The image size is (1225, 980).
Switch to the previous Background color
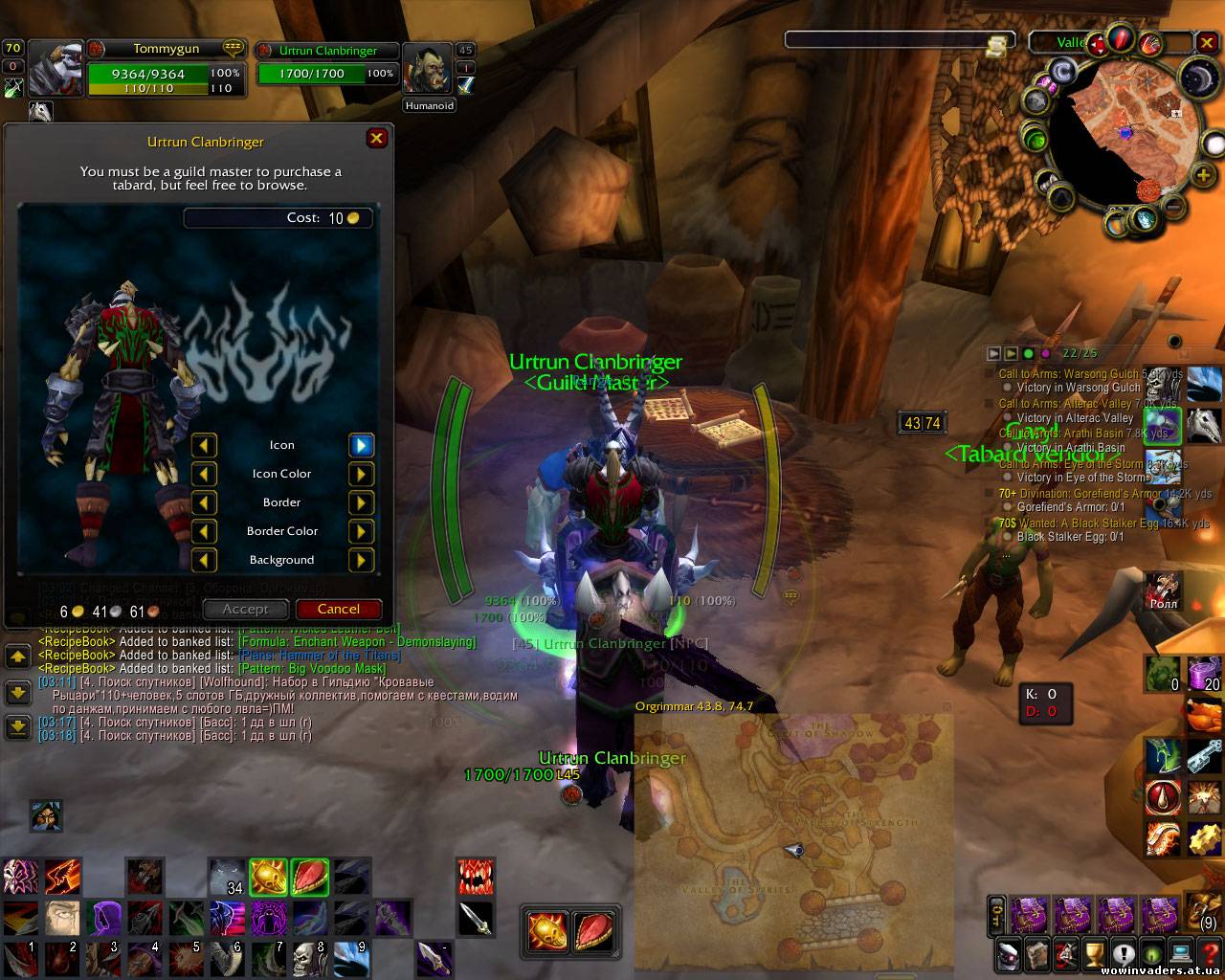pyautogui.click(x=204, y=560)
